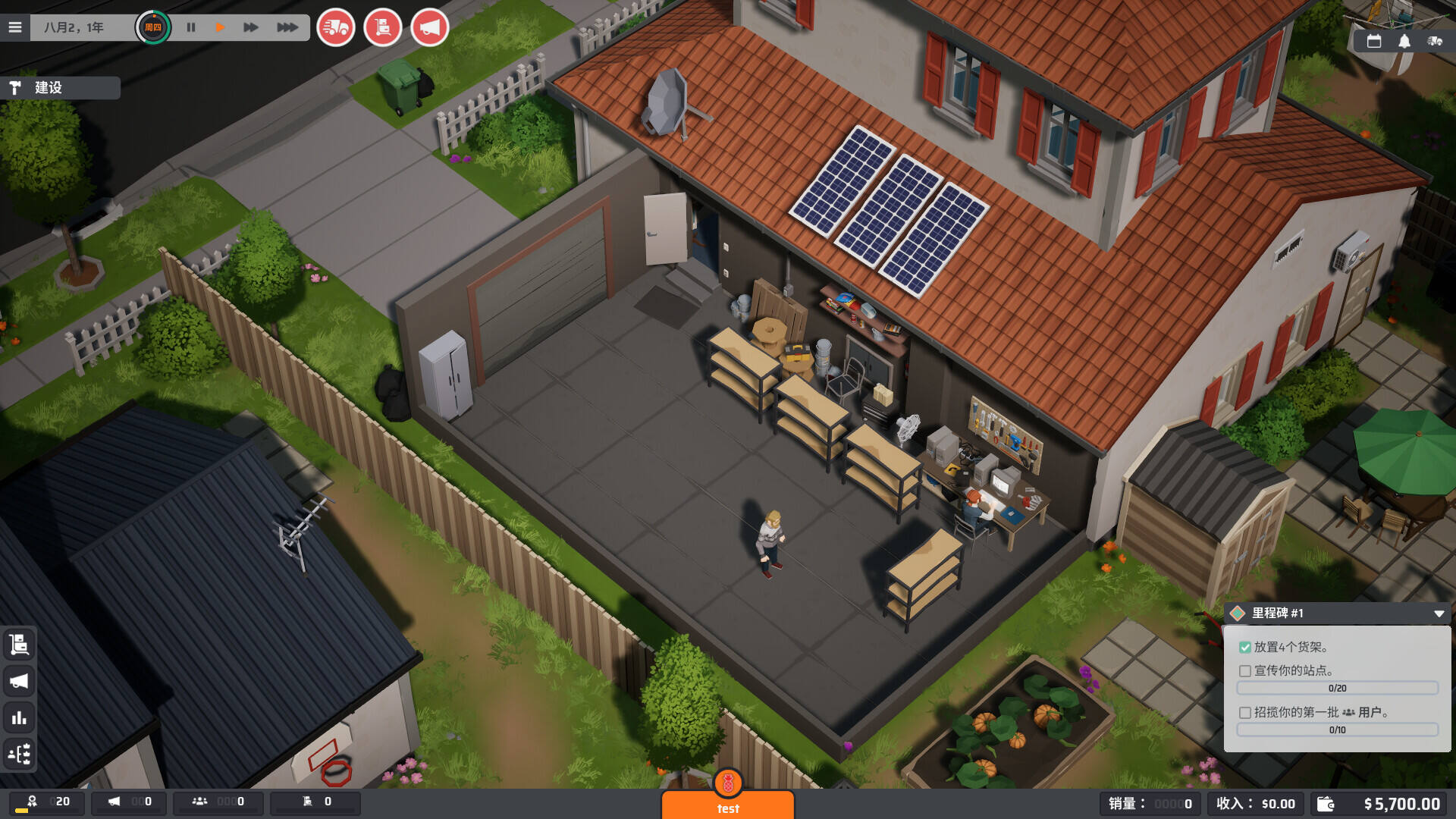Image resolution: width=1456 pixels, height=819 pixels.
Task: Open the hamburger main menu
Action: [x=15, y=27]
